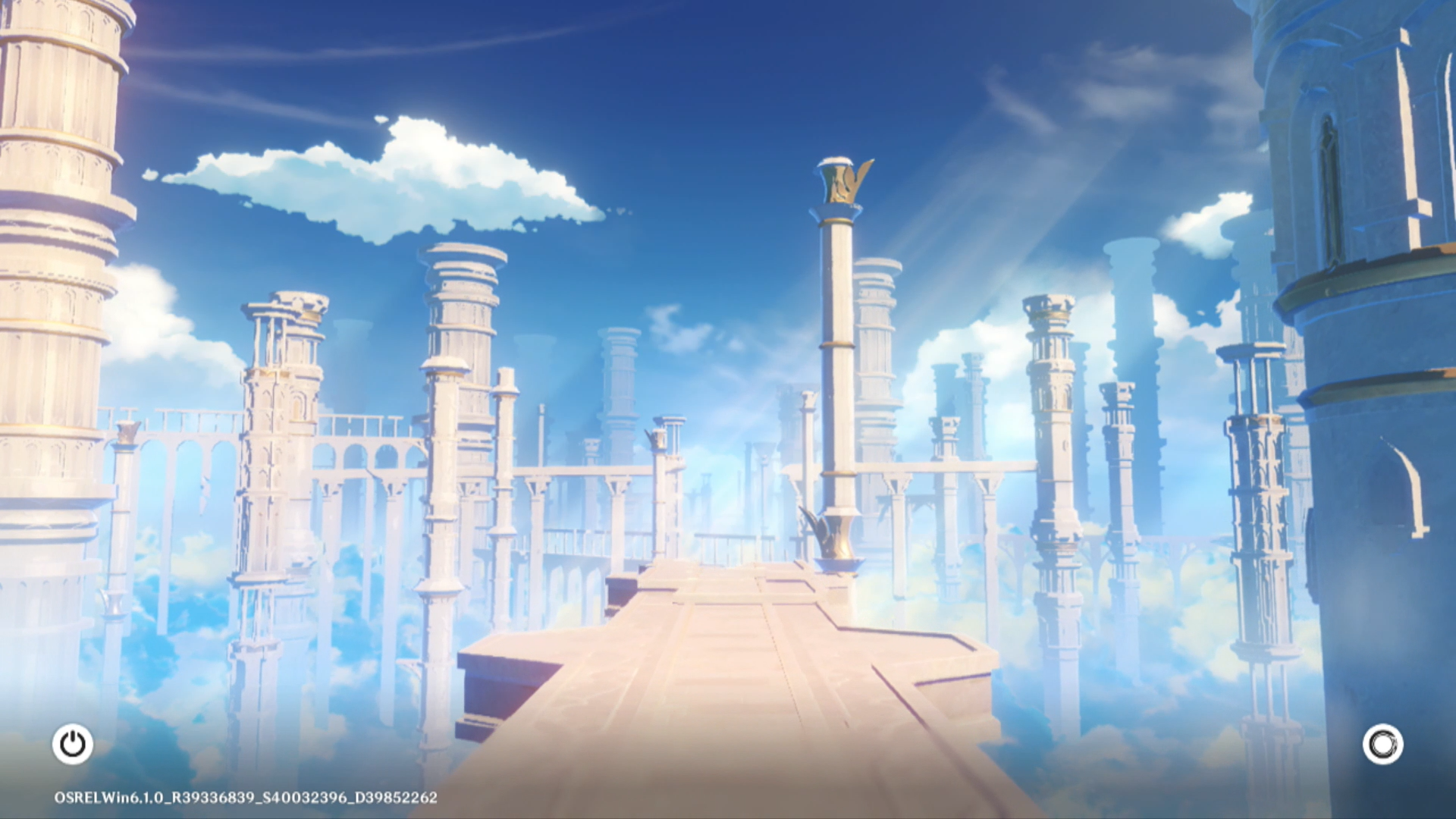Click the power button to exit the game
Screen dimensions: 1456x819
73,744
